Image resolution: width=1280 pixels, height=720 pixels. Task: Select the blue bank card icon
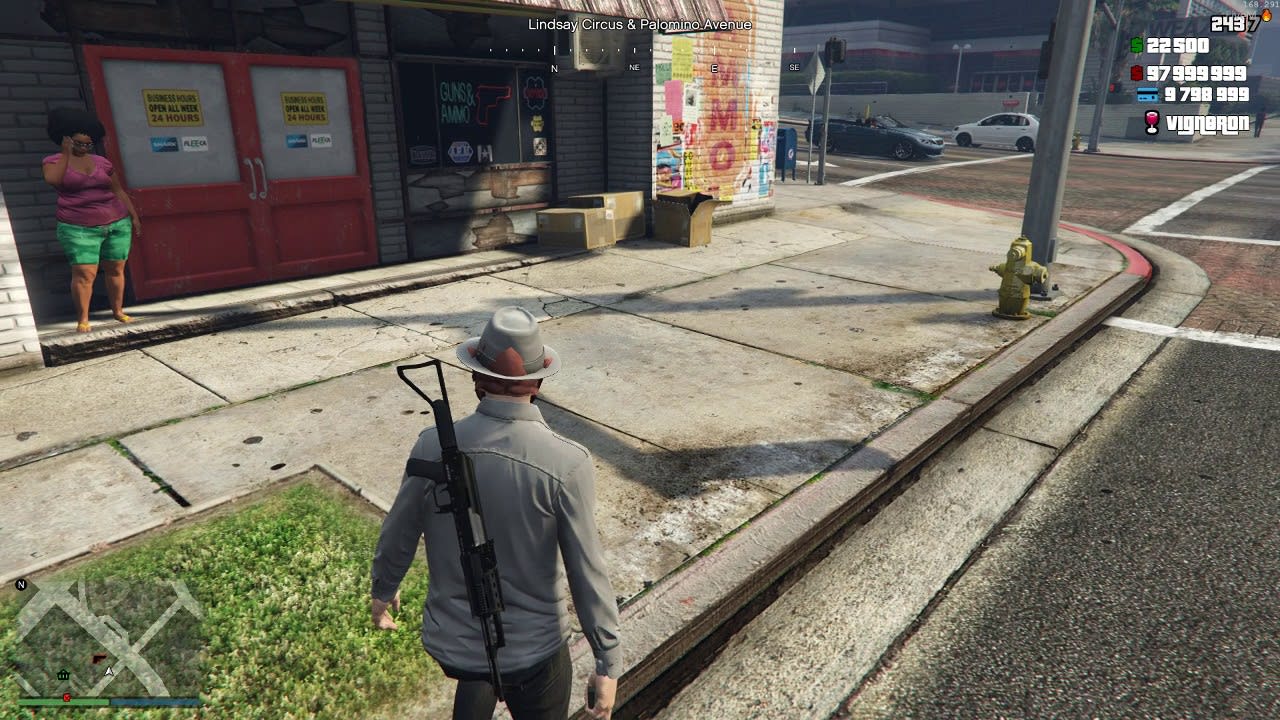pyautogui.click(x=1147, y=95)
